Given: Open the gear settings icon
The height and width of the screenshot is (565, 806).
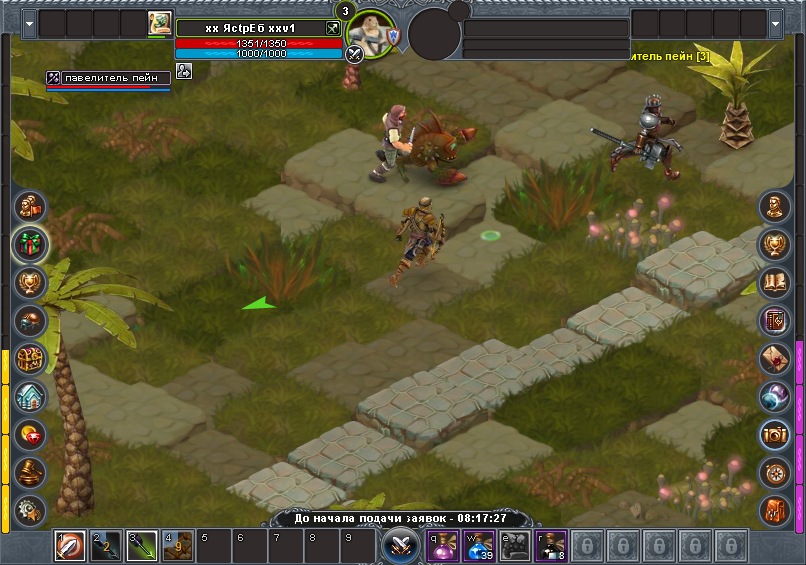Looking at the screenshot, I should tap(30, 508).
